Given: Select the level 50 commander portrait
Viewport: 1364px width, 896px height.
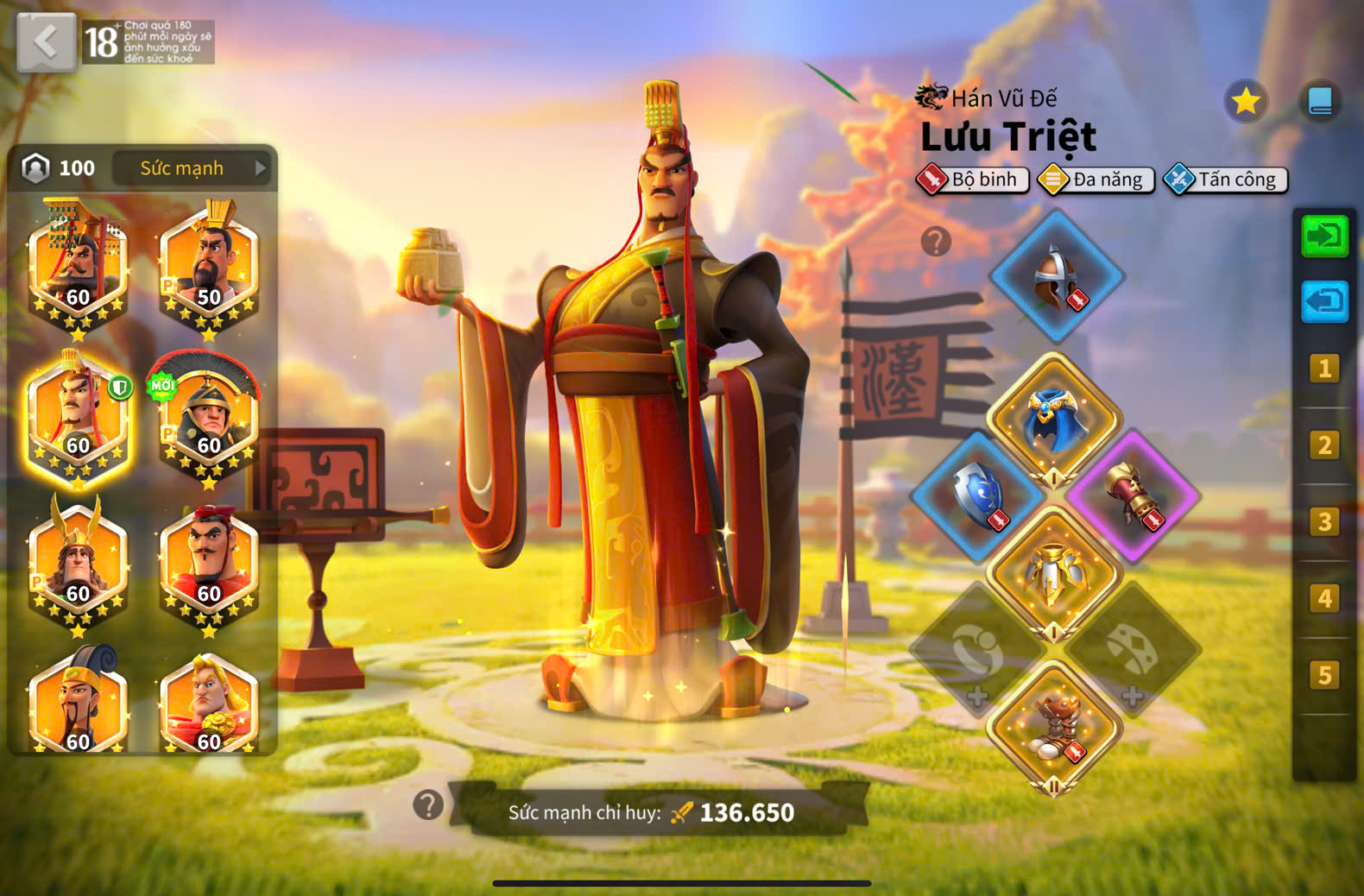Looking at the screenshot, I should coord(209,268).
